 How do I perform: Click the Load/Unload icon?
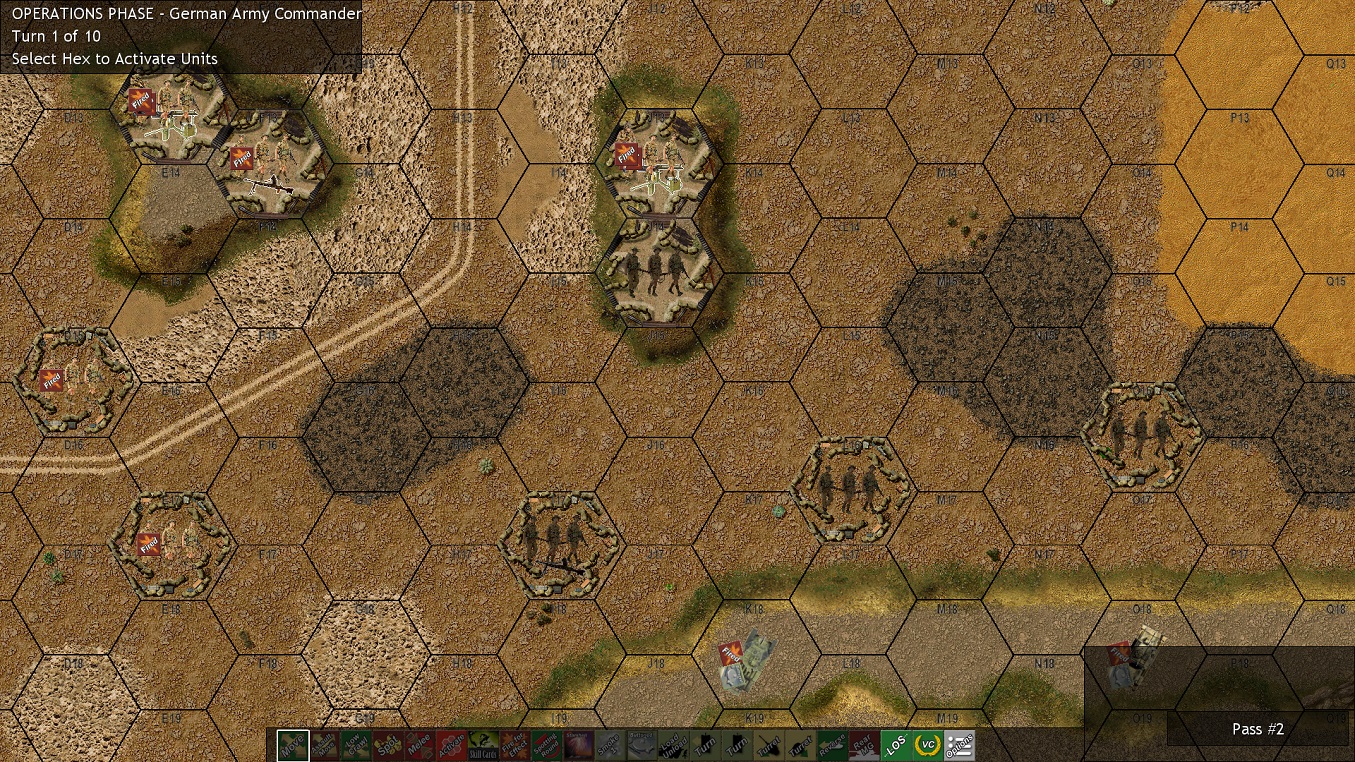673,745
